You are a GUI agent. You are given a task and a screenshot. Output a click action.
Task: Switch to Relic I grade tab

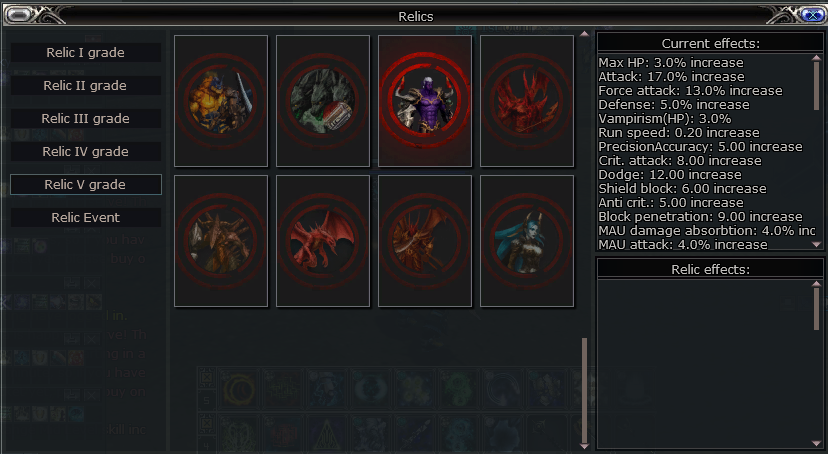click(86, 52)
